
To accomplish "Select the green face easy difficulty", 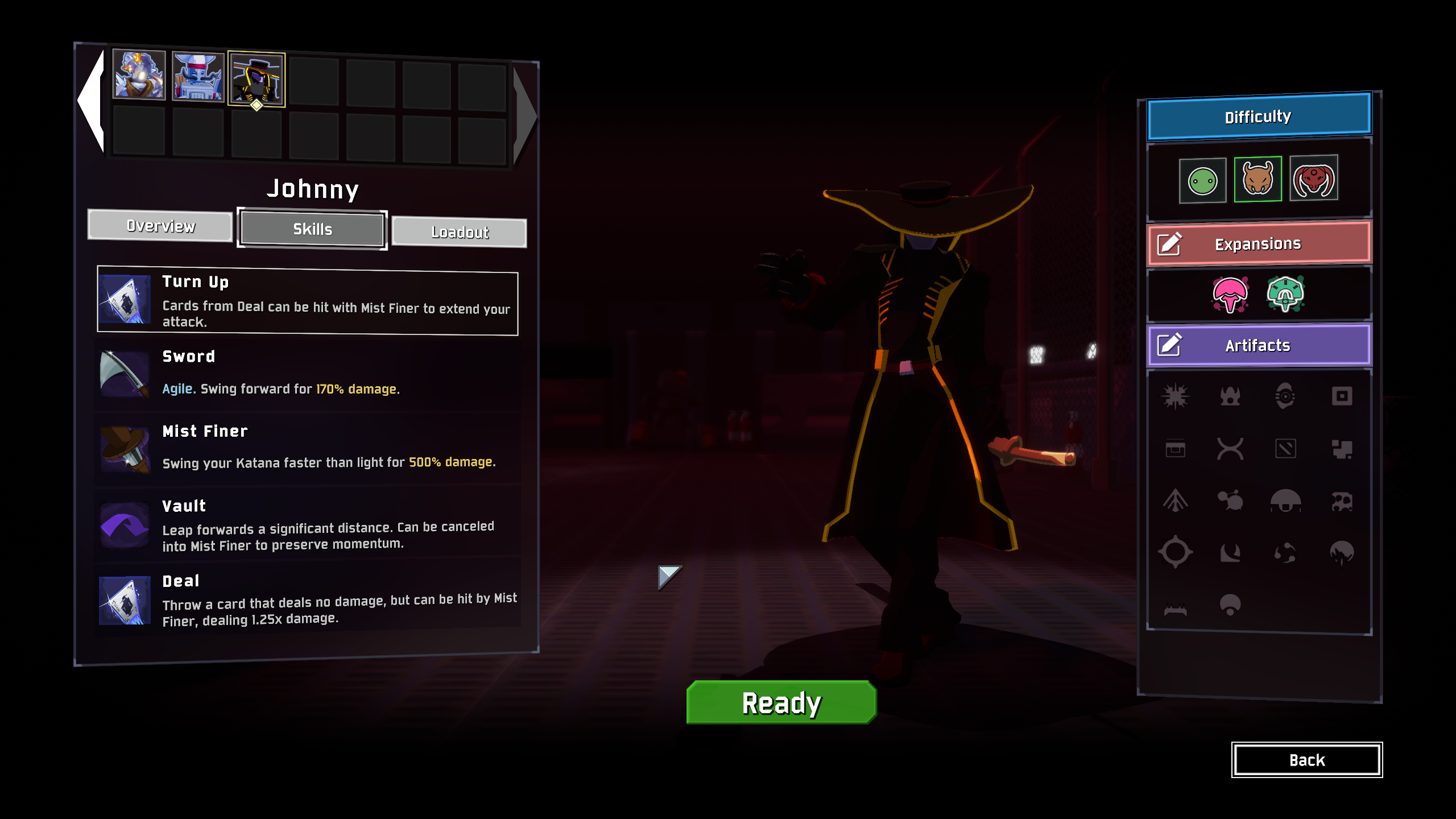I will pyautogui.click(x=1202, y=181).
